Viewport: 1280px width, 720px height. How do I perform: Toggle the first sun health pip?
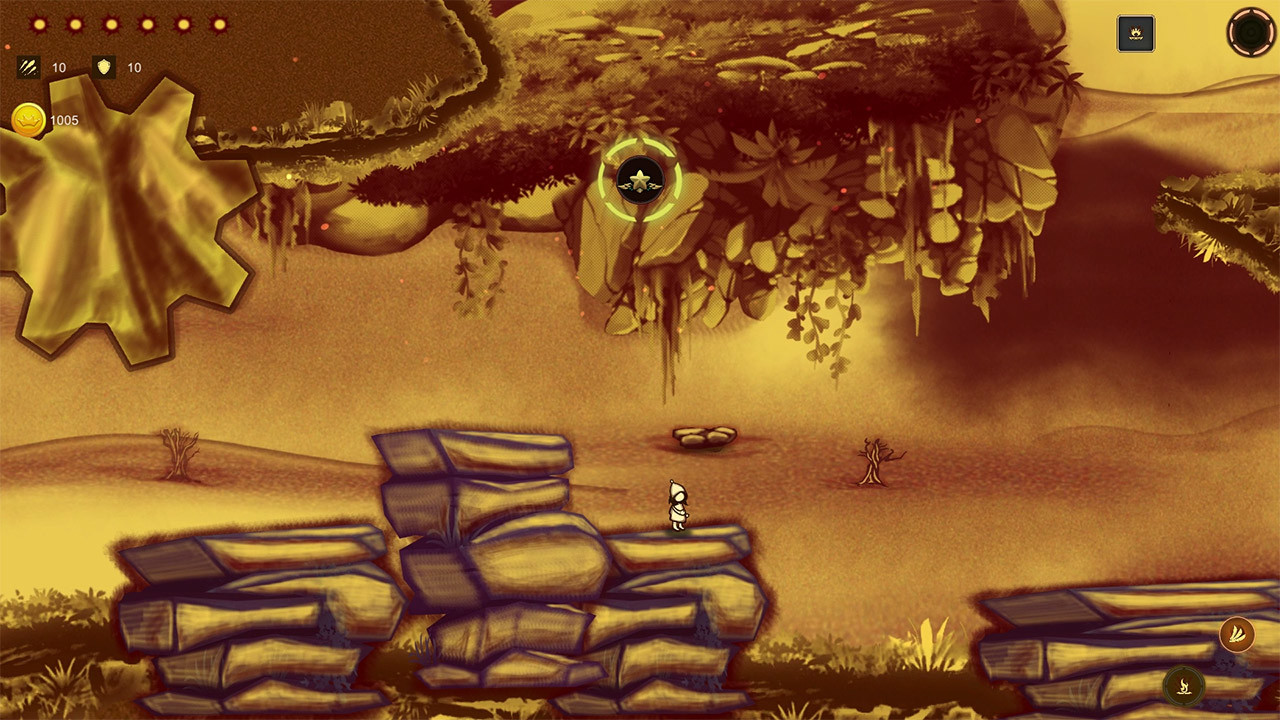click(x=40, y=24)
